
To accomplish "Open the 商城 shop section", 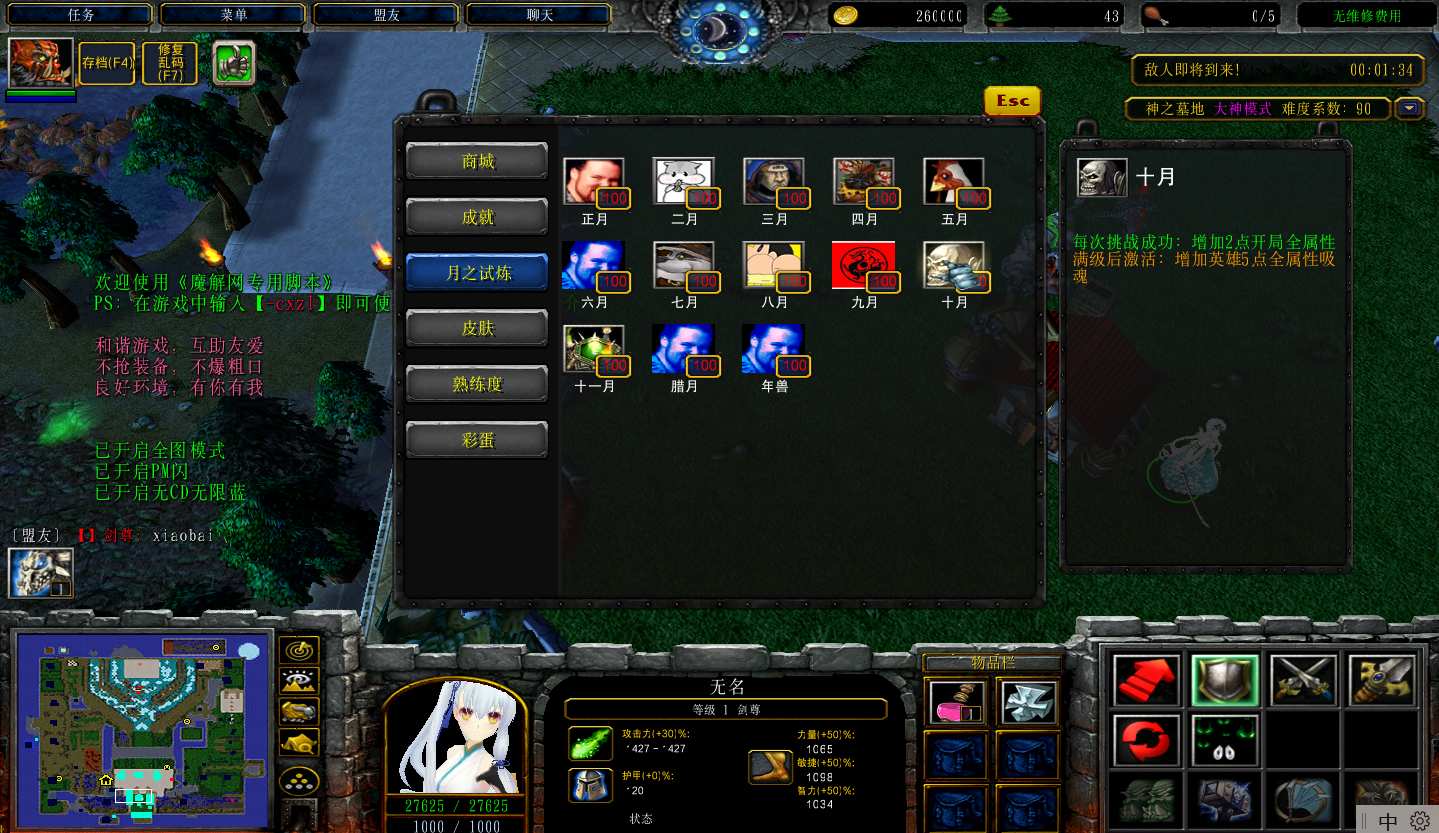I will (x=477, y=161).
